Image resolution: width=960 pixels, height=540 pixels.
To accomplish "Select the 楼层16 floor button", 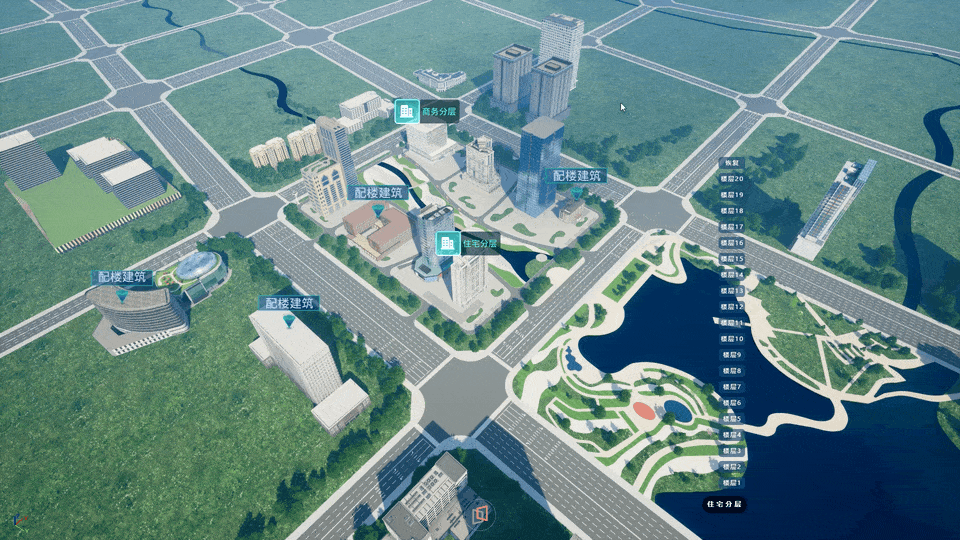I will (732, 243).
